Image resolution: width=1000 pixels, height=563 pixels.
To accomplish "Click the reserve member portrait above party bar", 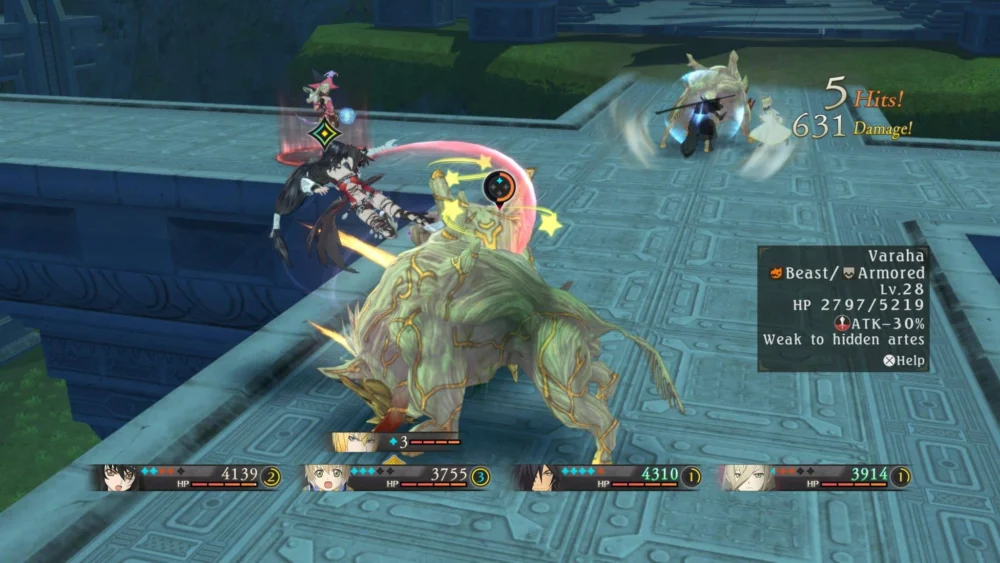I will [x=354, y=441].
